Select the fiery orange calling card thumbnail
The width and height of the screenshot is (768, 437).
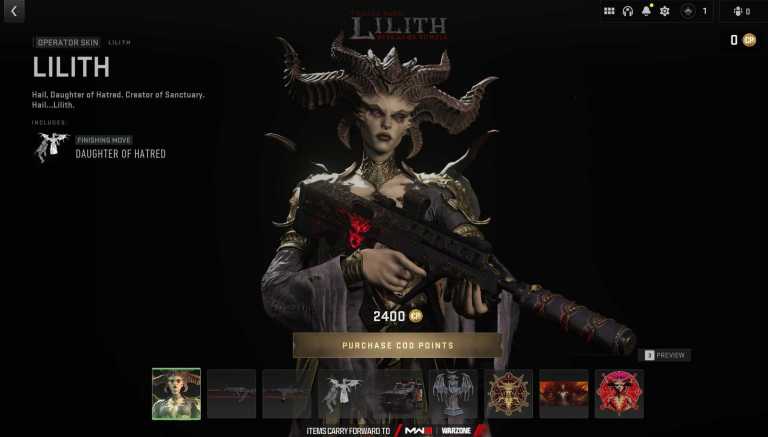564,393
